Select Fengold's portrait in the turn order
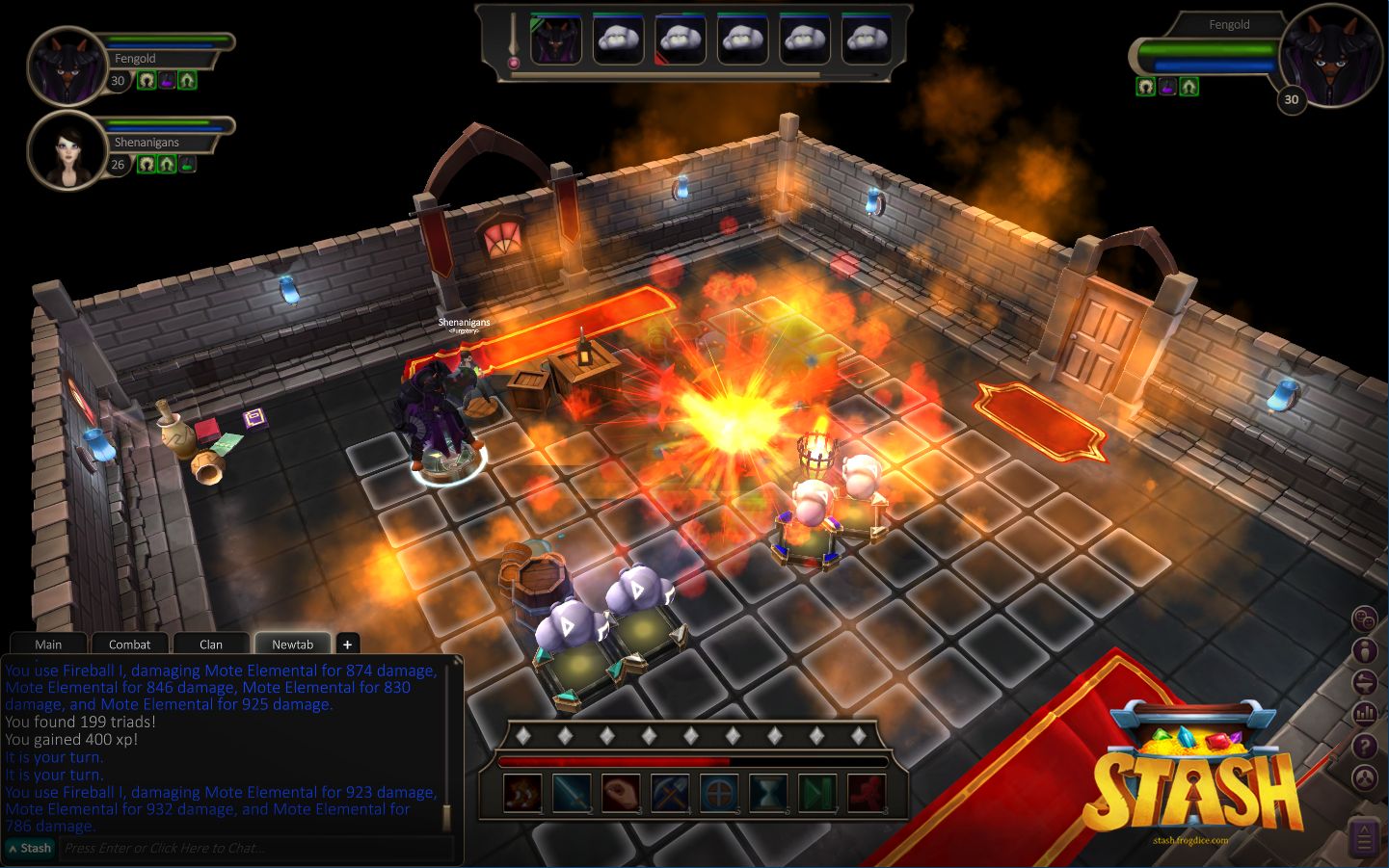 [556, 40]
